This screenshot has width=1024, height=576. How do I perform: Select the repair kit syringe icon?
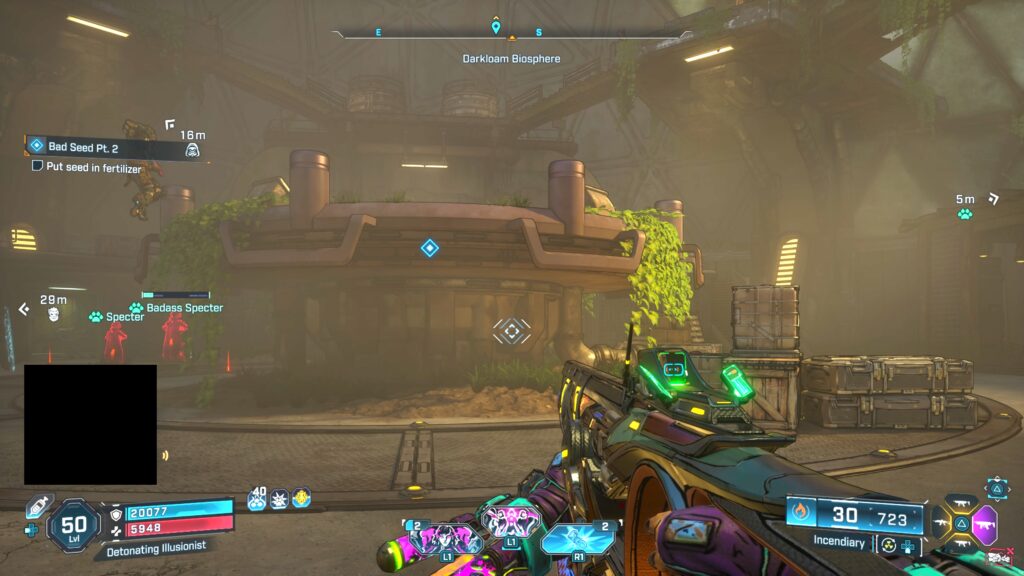point(36,507)
